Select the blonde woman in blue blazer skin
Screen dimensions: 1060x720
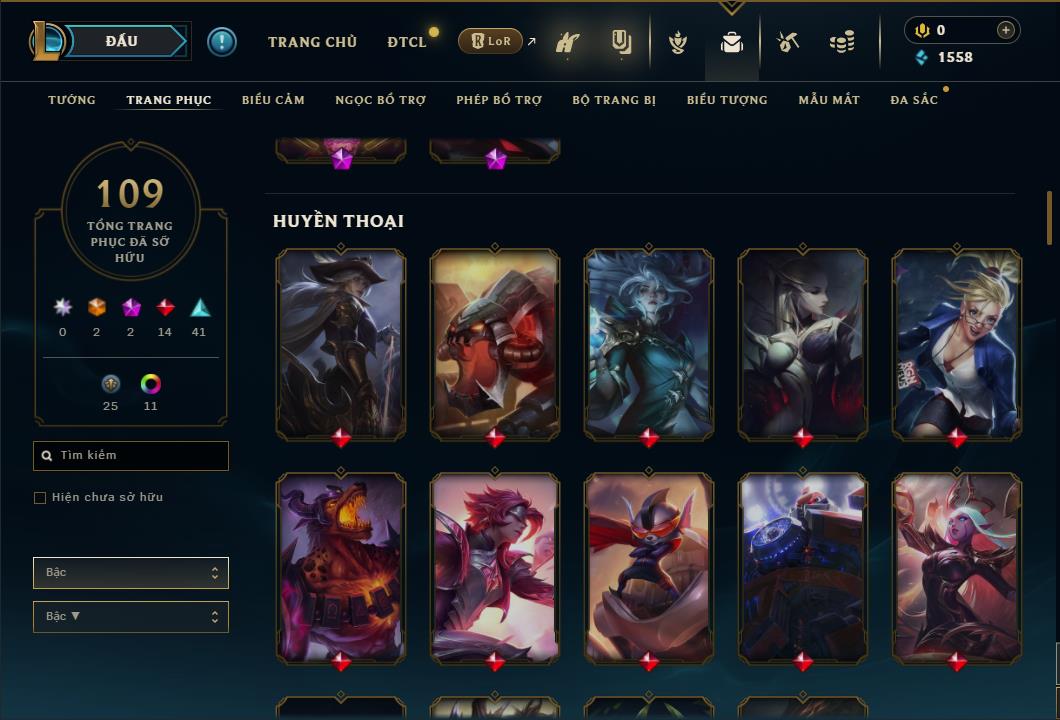coord(957,344)
